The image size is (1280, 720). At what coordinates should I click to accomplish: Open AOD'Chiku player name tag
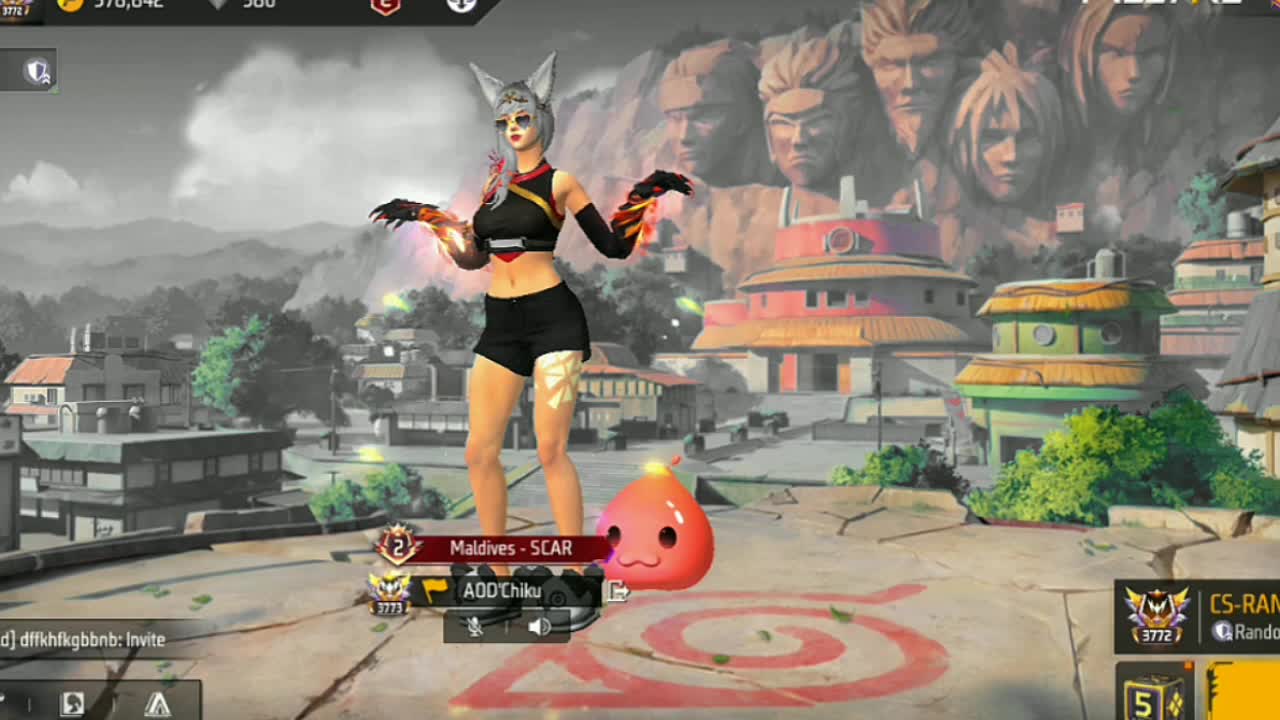tap(501, 591)
